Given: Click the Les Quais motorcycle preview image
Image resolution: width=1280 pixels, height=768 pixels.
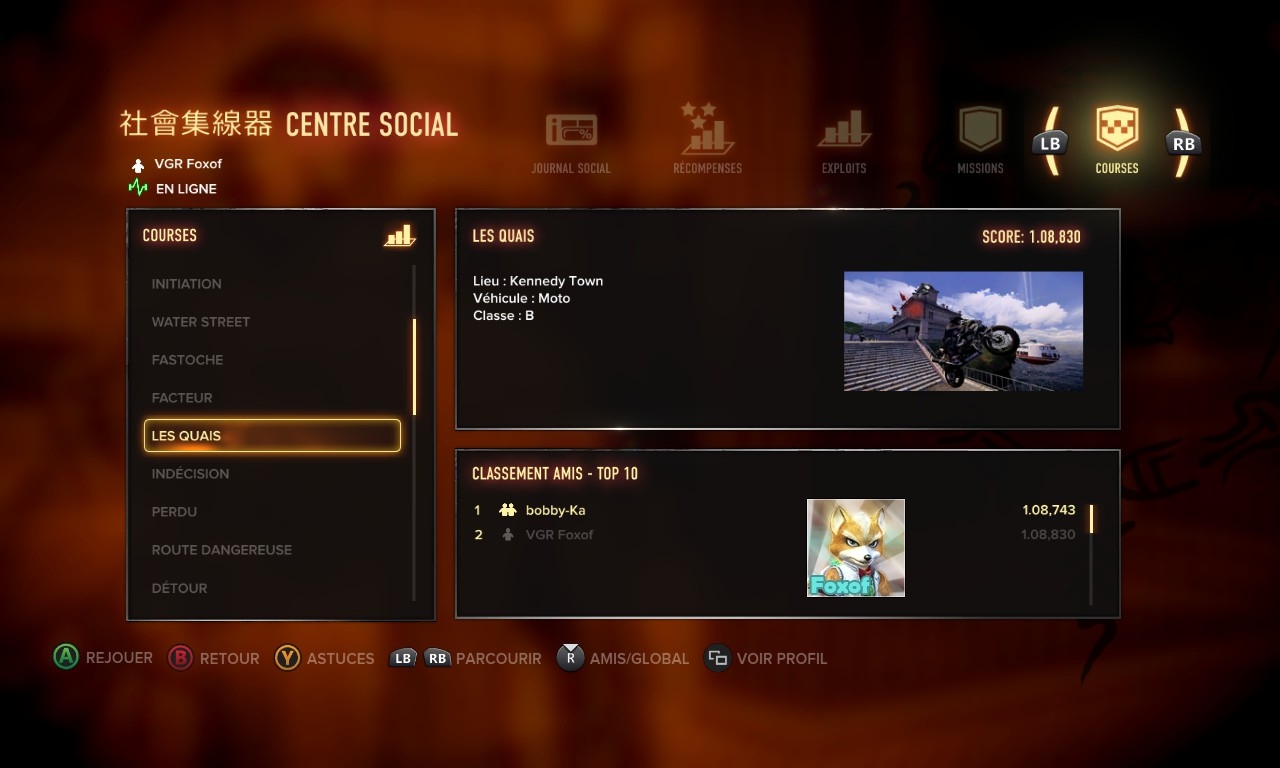Looking at the screenshot, I should (x=963, y=331).
